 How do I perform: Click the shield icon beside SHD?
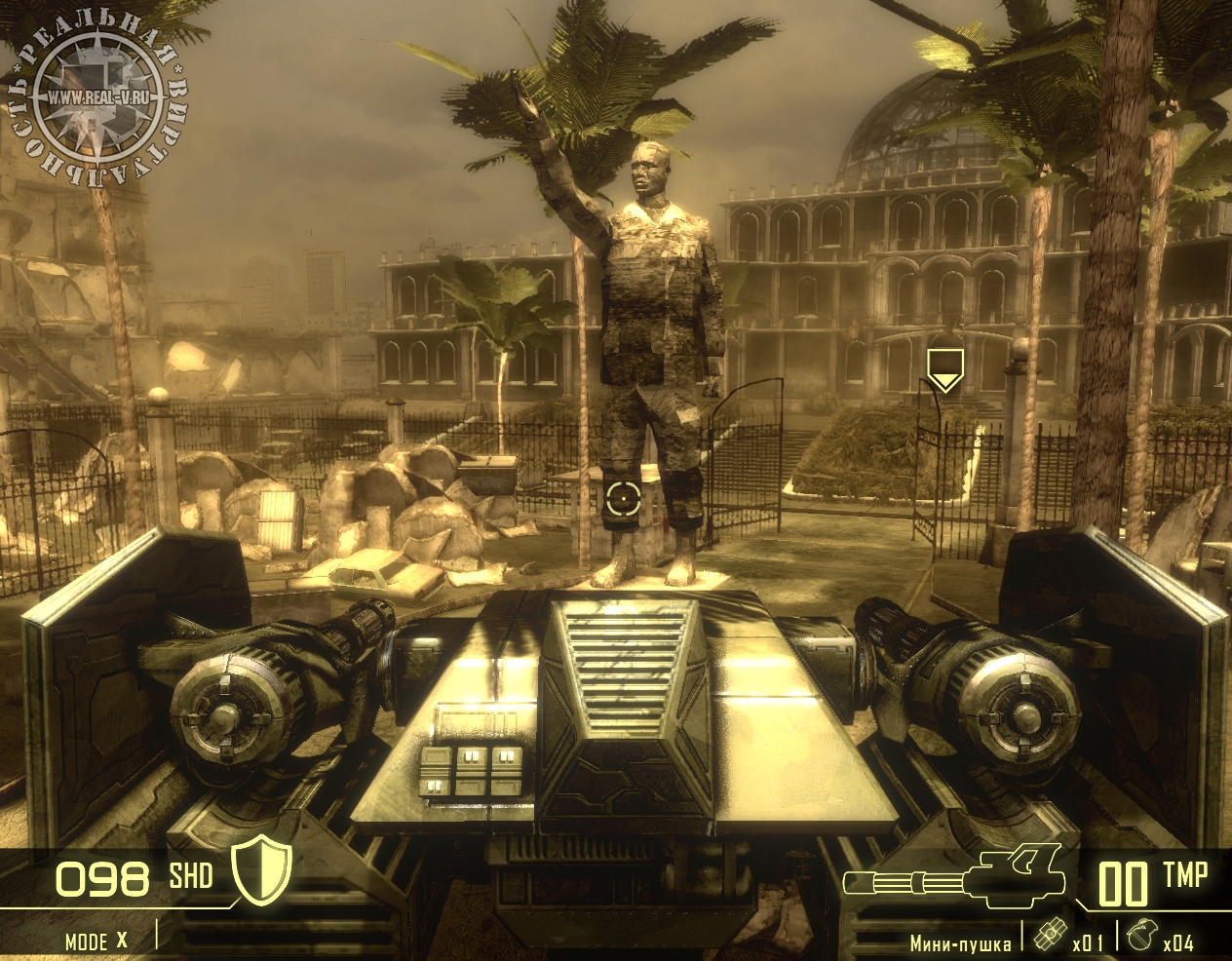pyautogui.click(x=262, y=870)
